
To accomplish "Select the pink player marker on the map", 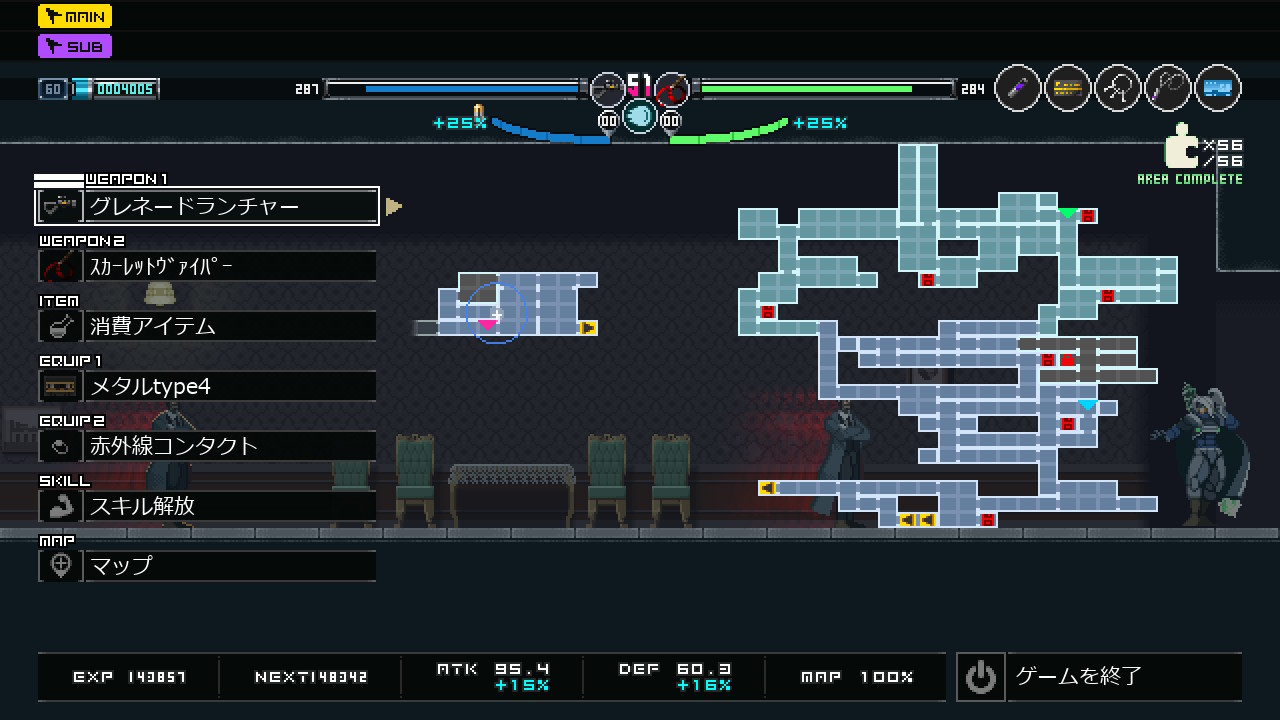I will click(487, 324).
